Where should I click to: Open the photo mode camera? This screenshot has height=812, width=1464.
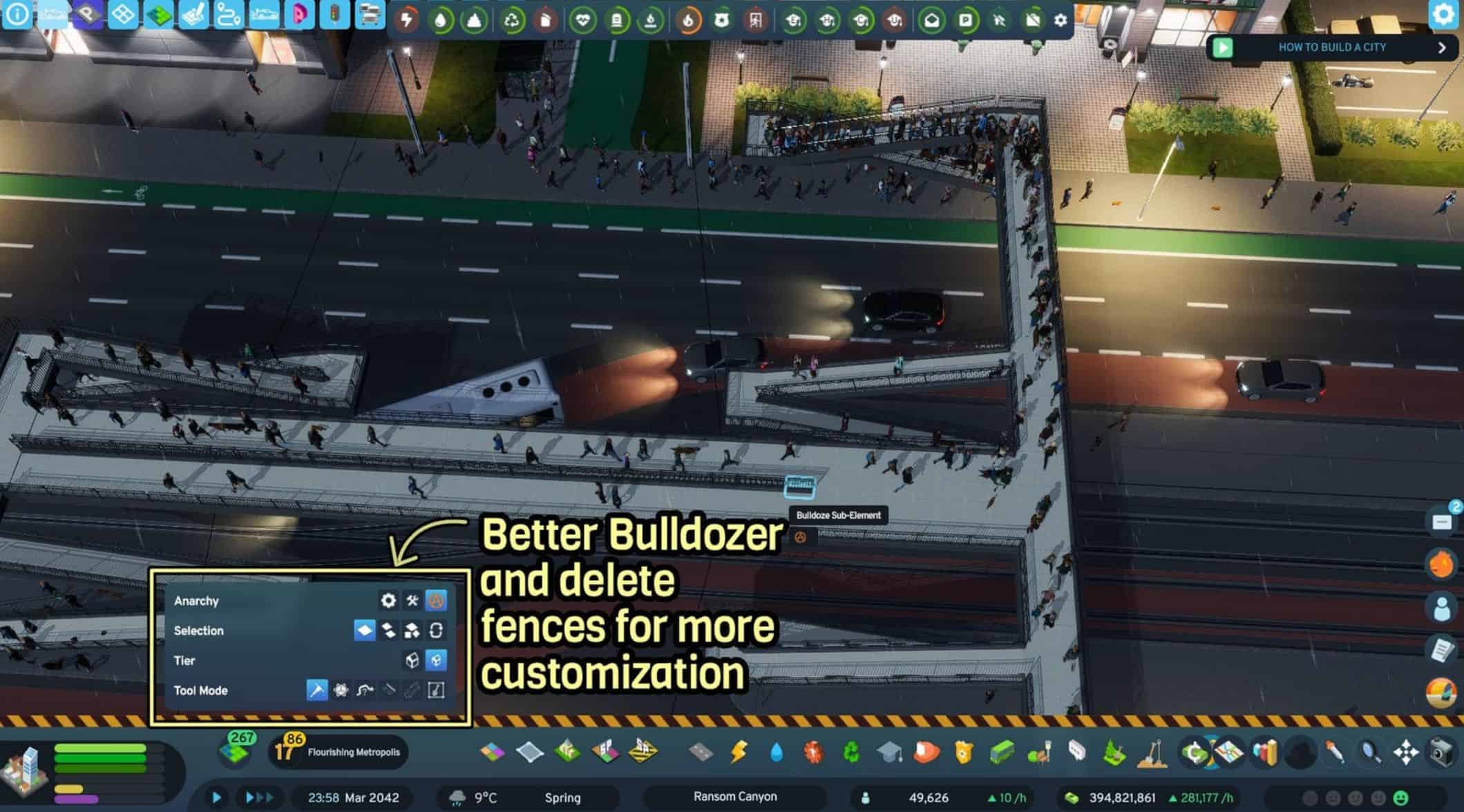click(x=1442, y=751)
